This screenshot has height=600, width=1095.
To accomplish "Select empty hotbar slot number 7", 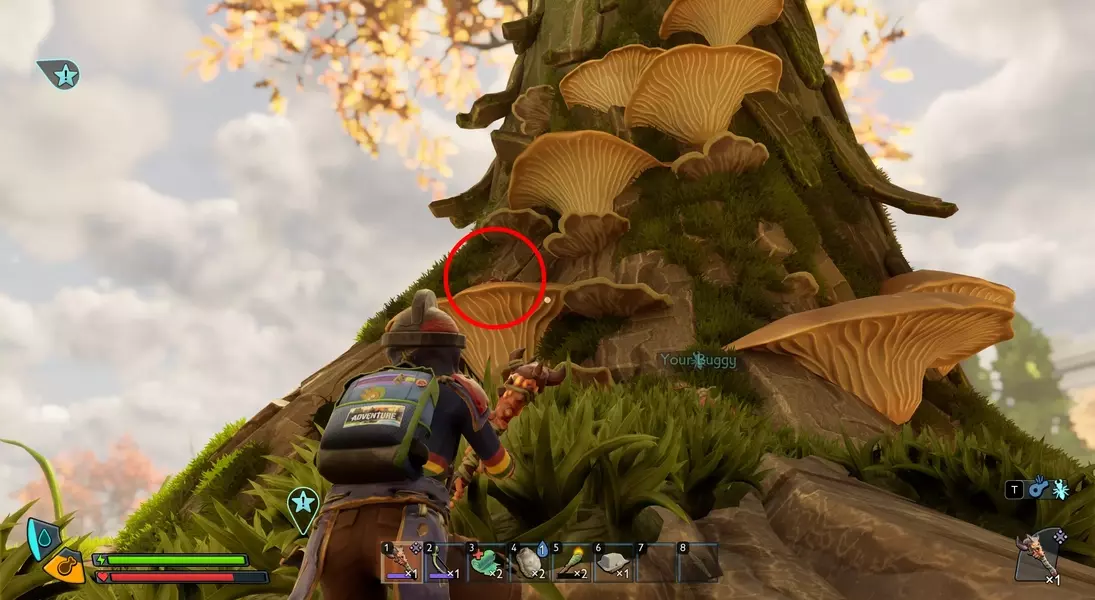I will [x=655, y=562].
